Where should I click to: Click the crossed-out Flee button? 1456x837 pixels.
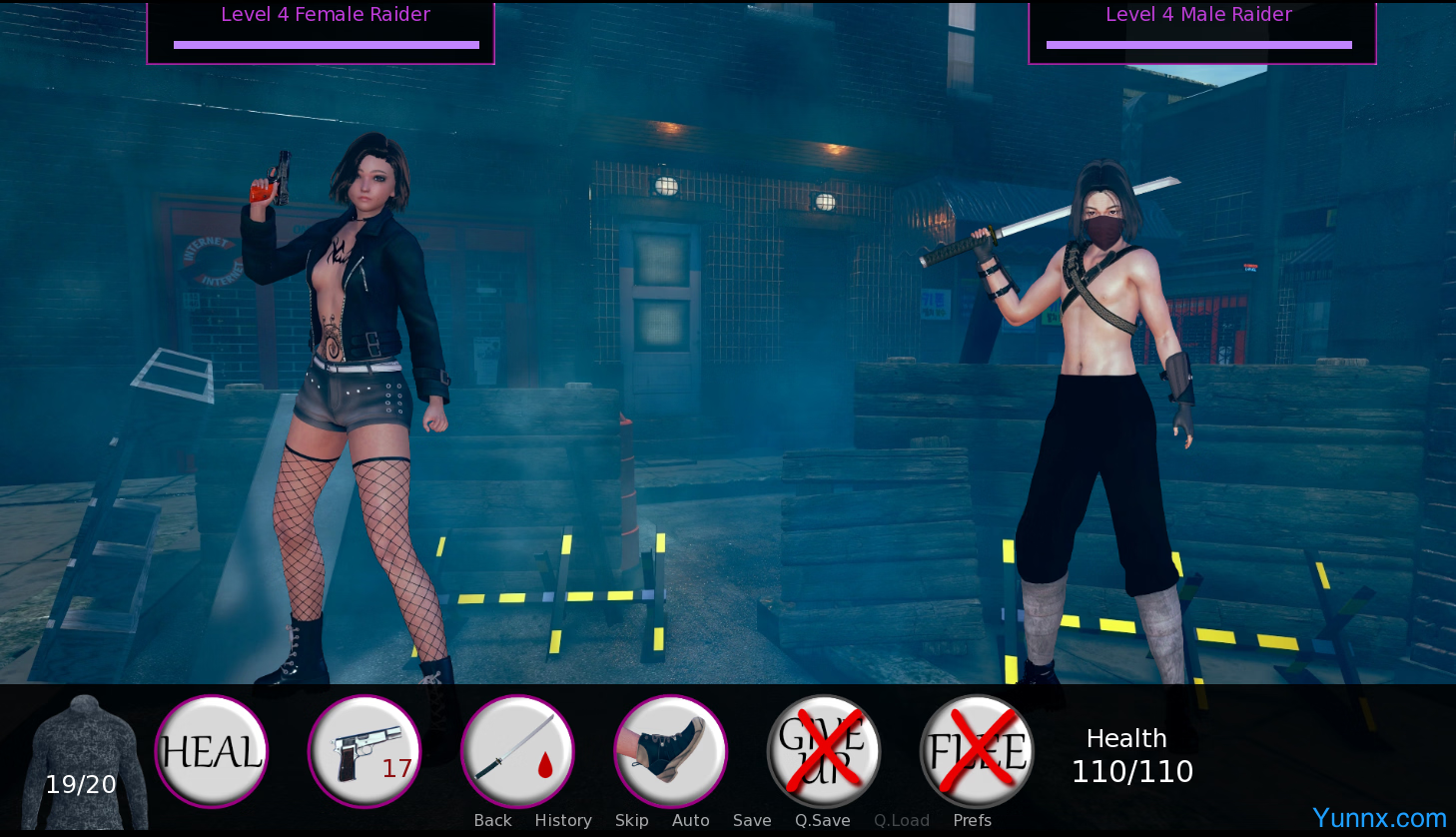(976, 751)
